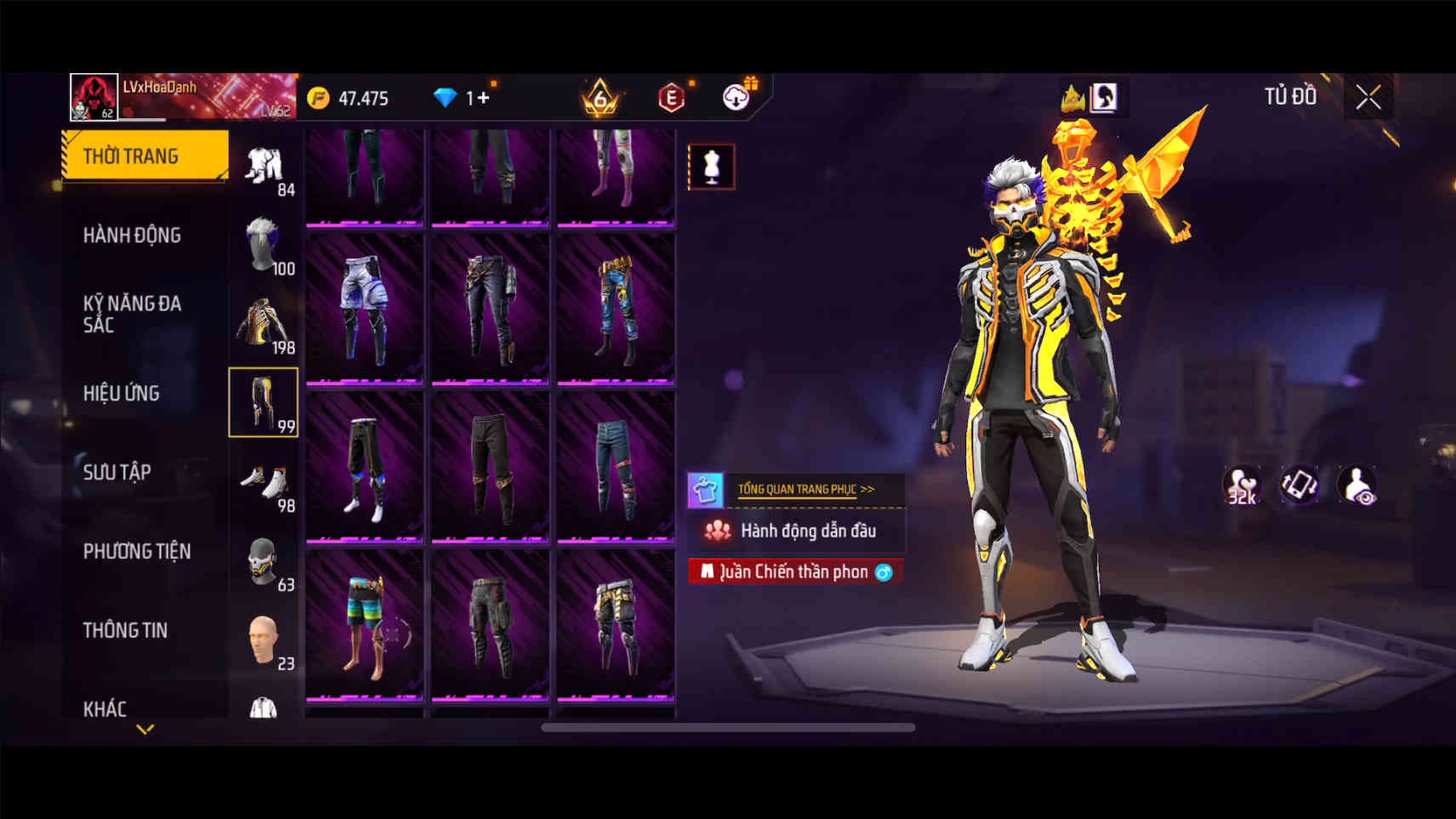Click the Hành động dẫn đầu button
The height and width of the screenshot is (819, 1456).
796,531
